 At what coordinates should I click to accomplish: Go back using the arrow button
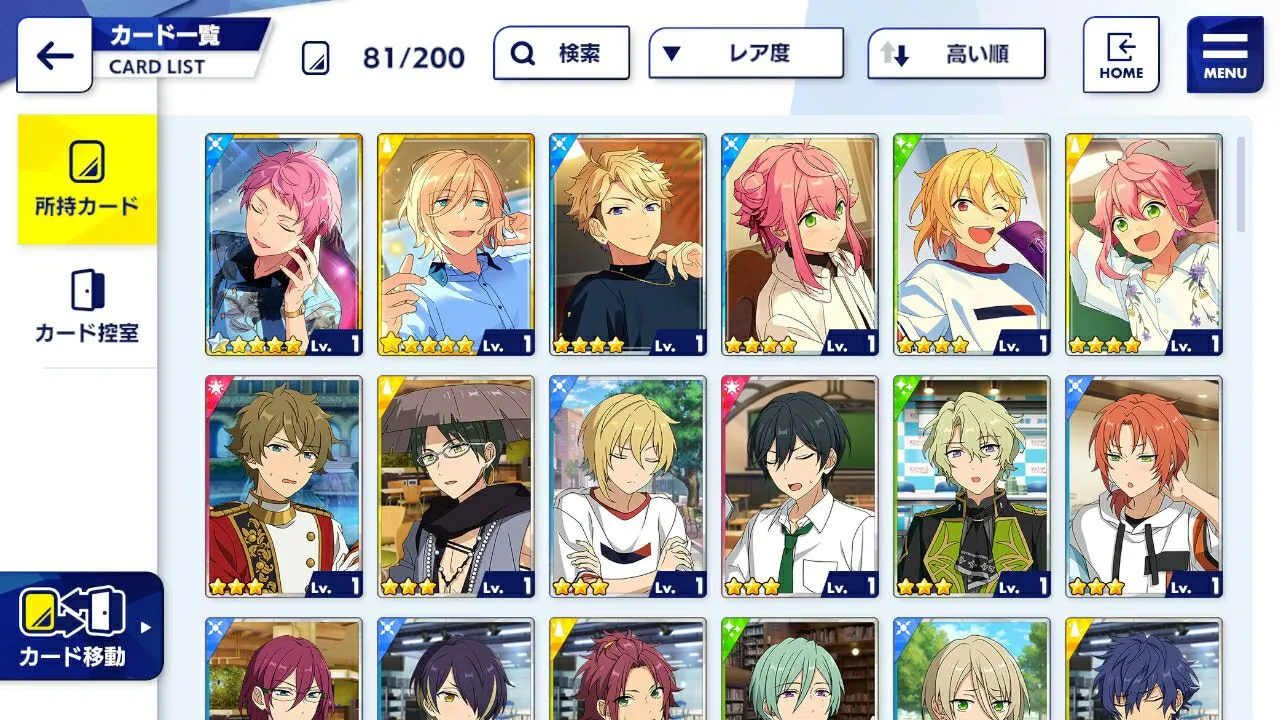pos(54,55)
